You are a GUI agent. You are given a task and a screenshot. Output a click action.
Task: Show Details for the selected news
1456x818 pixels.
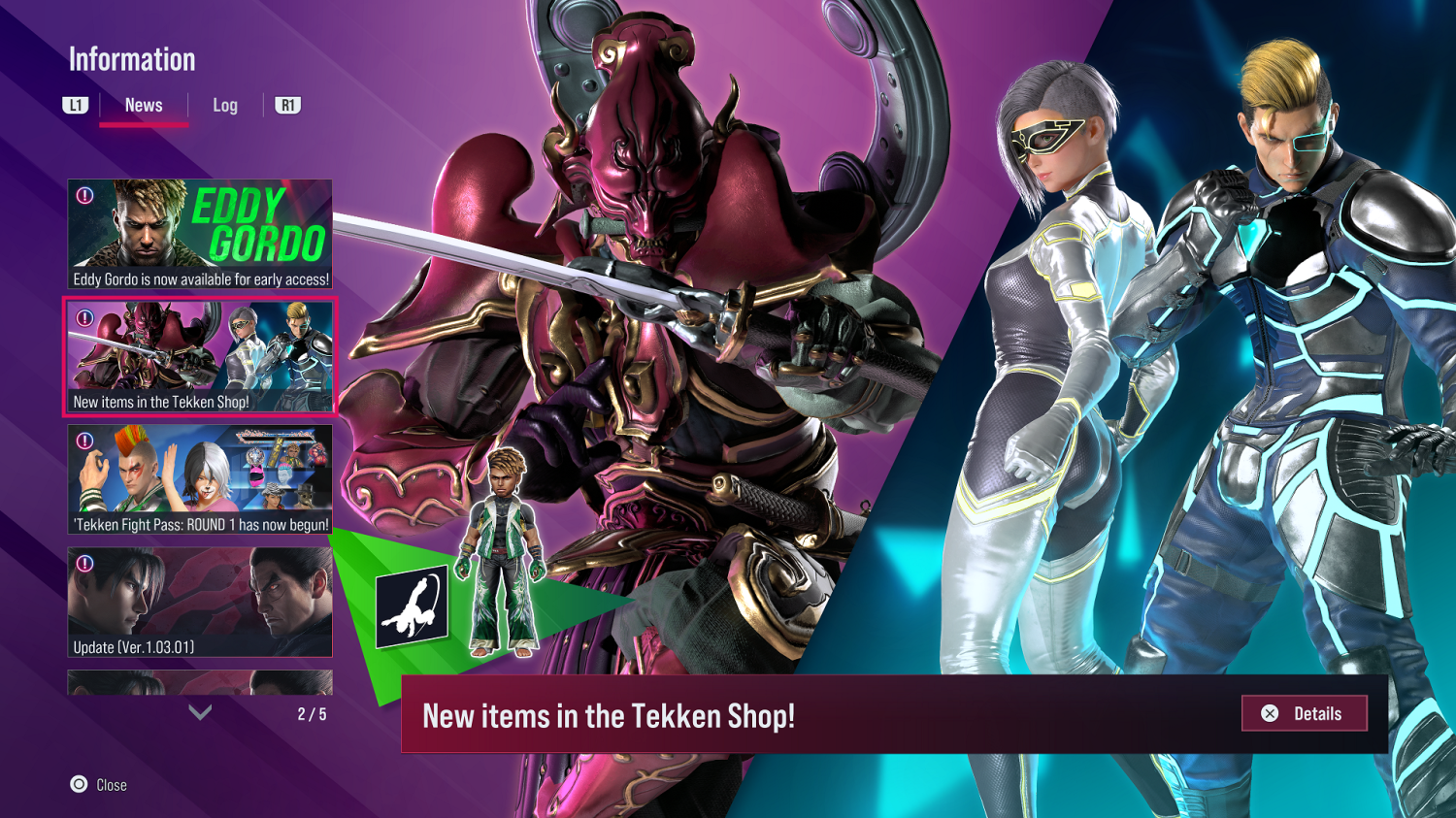1304,713
